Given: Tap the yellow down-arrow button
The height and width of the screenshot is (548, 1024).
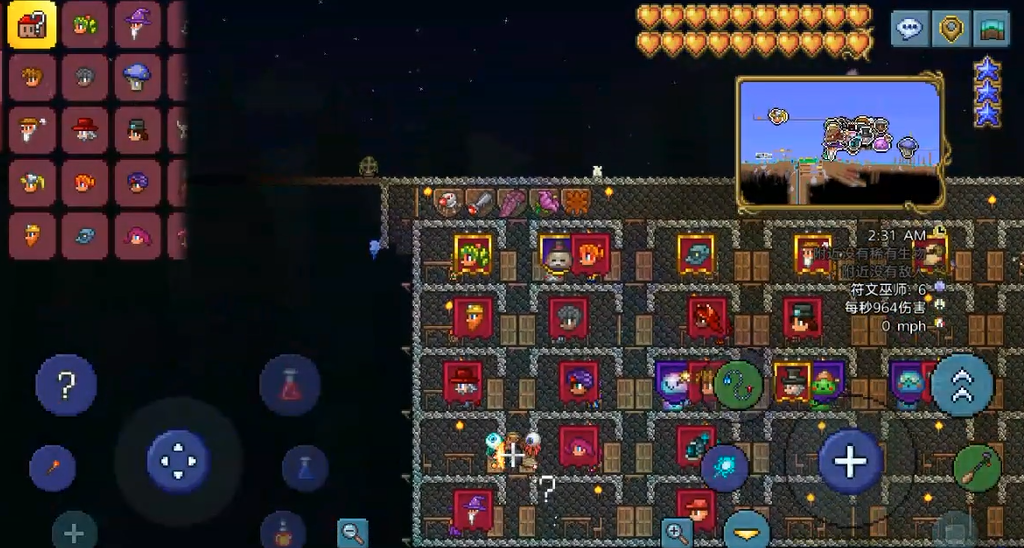Looking at the screenshot, I should click(x=747, y=529).
